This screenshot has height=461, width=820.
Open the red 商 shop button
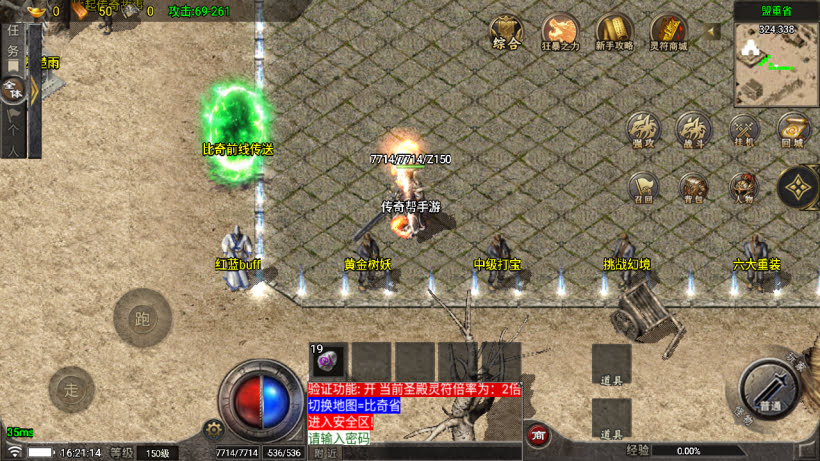pyautogui.click(x=537, y=435)
